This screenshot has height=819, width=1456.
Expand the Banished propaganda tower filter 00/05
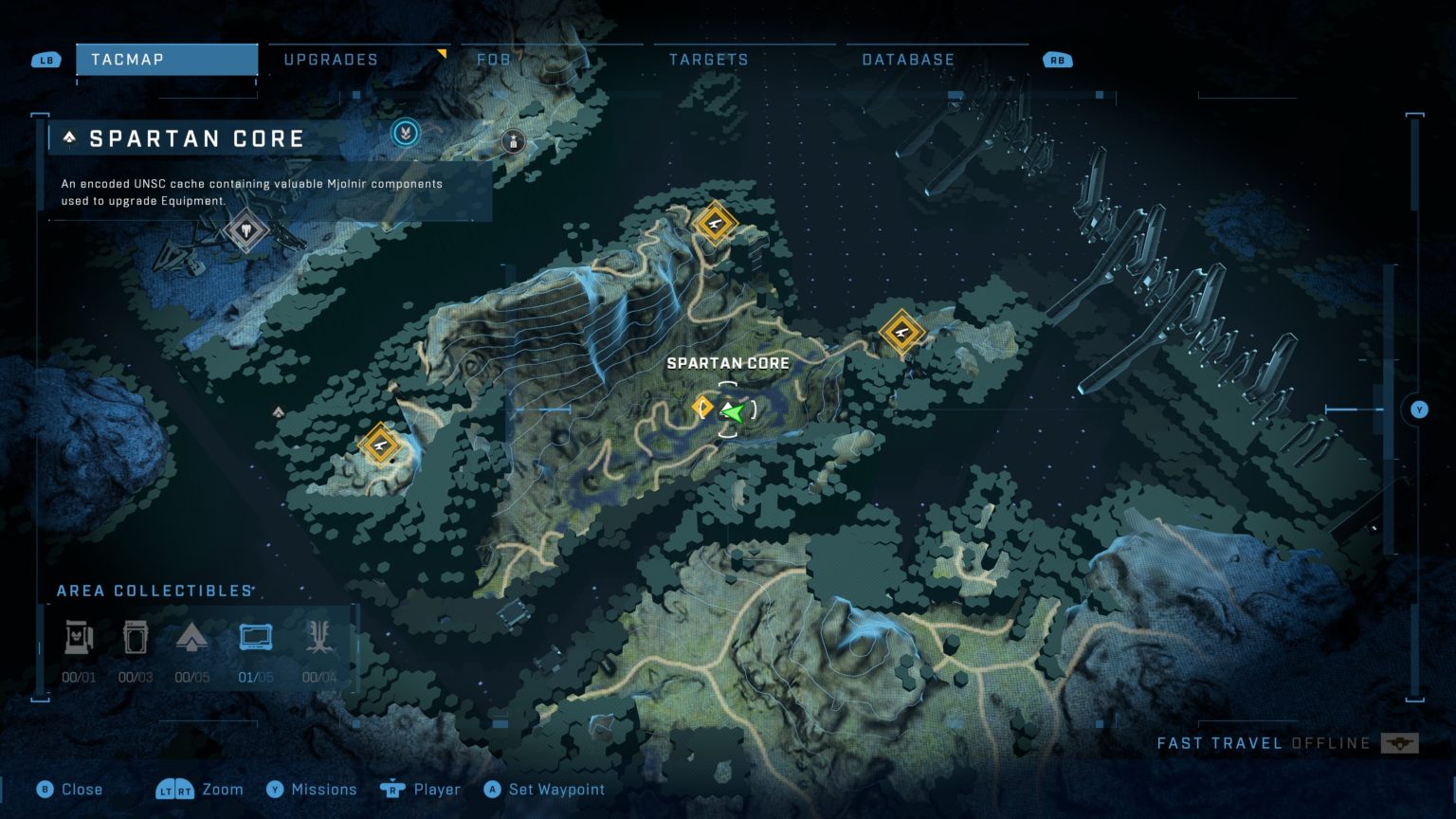[x=194, y=637]
